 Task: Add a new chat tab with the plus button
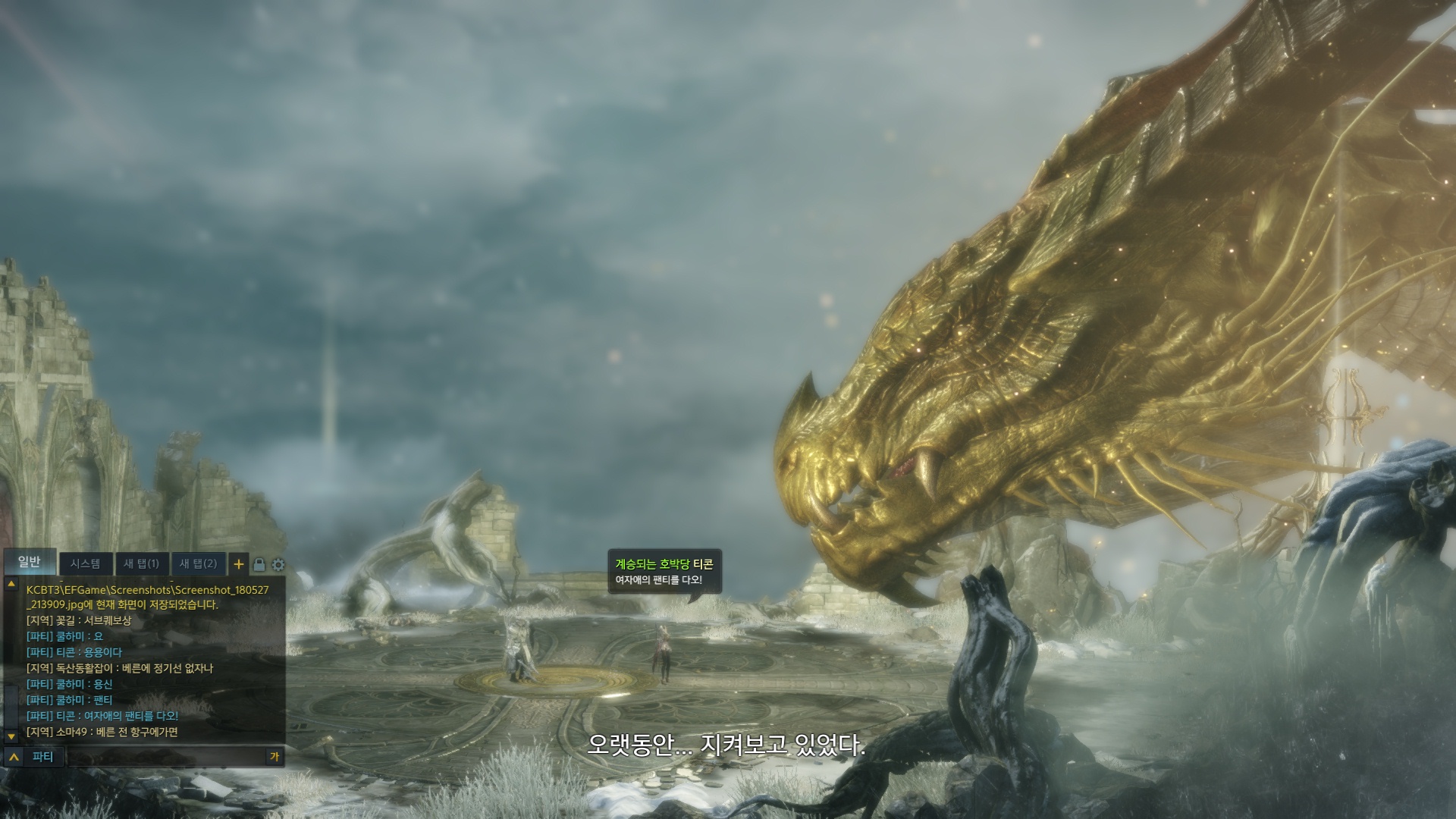point(239,564)
